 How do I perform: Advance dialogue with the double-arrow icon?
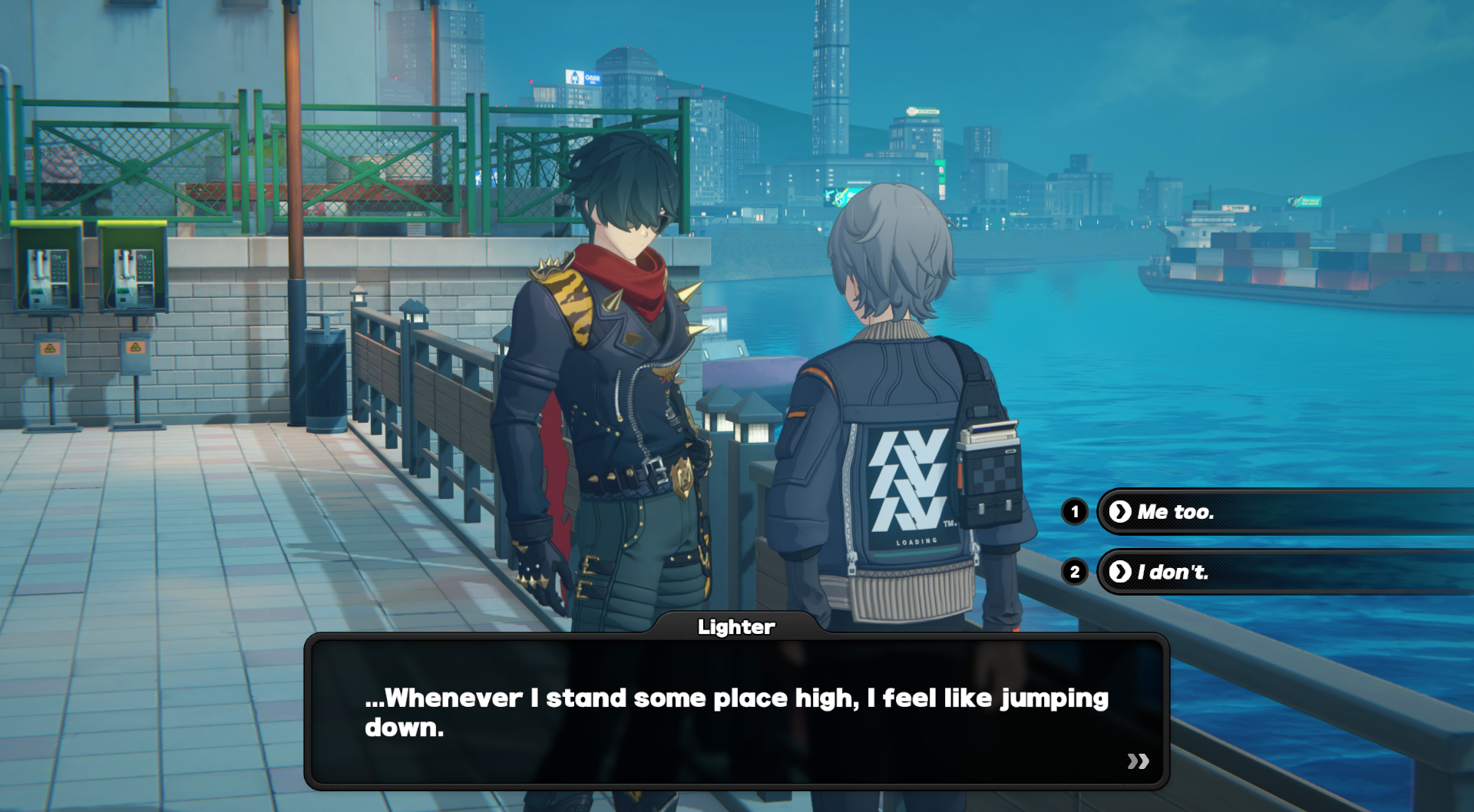[x=1138, y=761]
